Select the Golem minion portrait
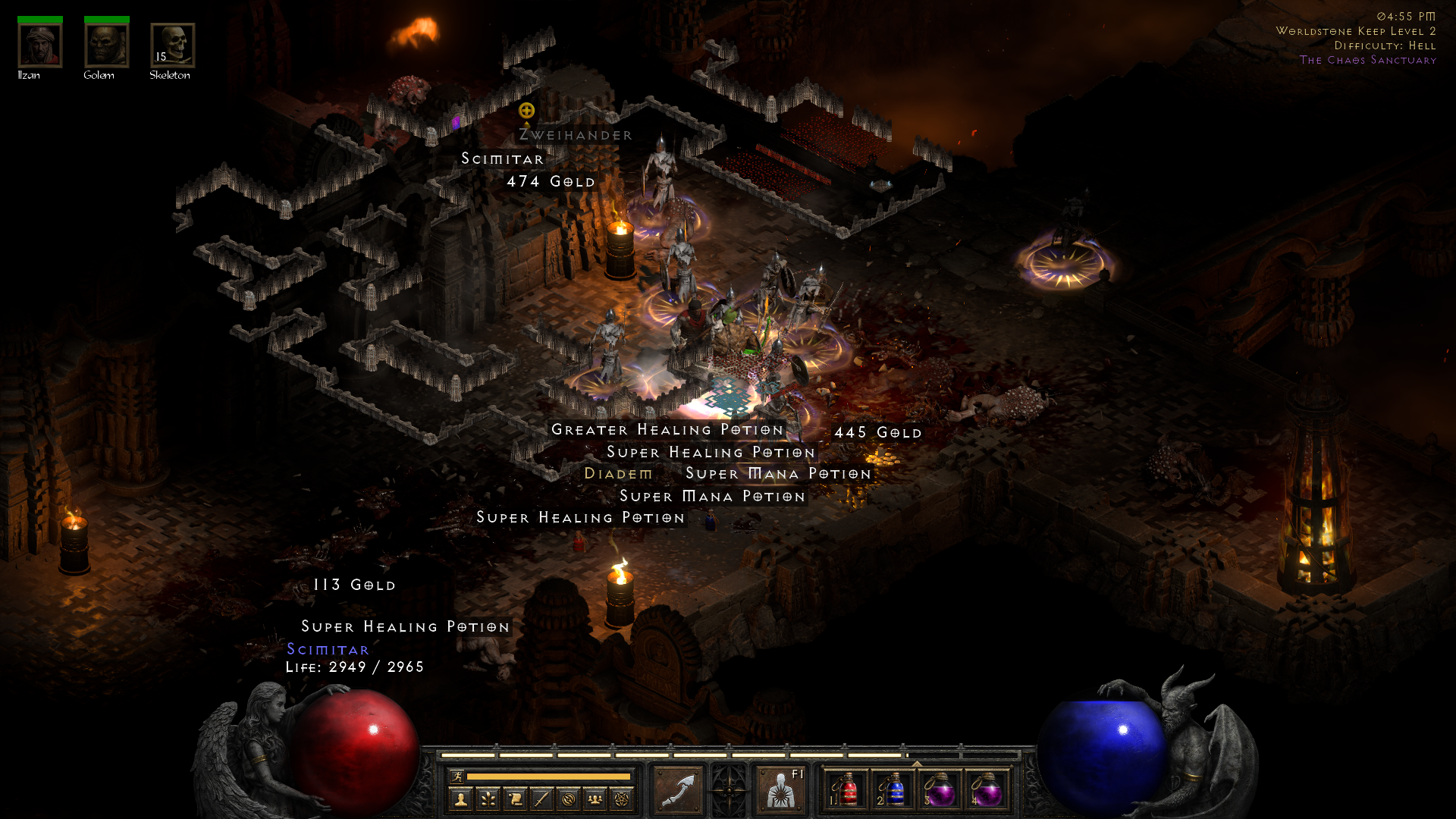 106,45
